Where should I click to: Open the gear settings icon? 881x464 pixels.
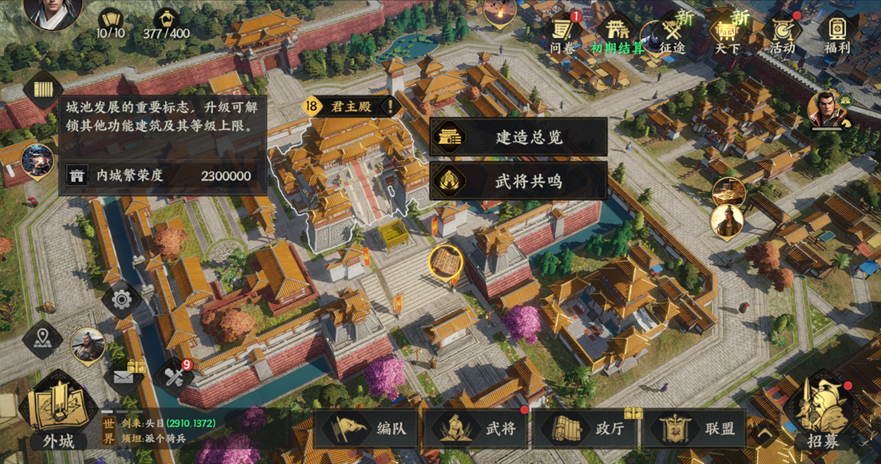[122, 298]
